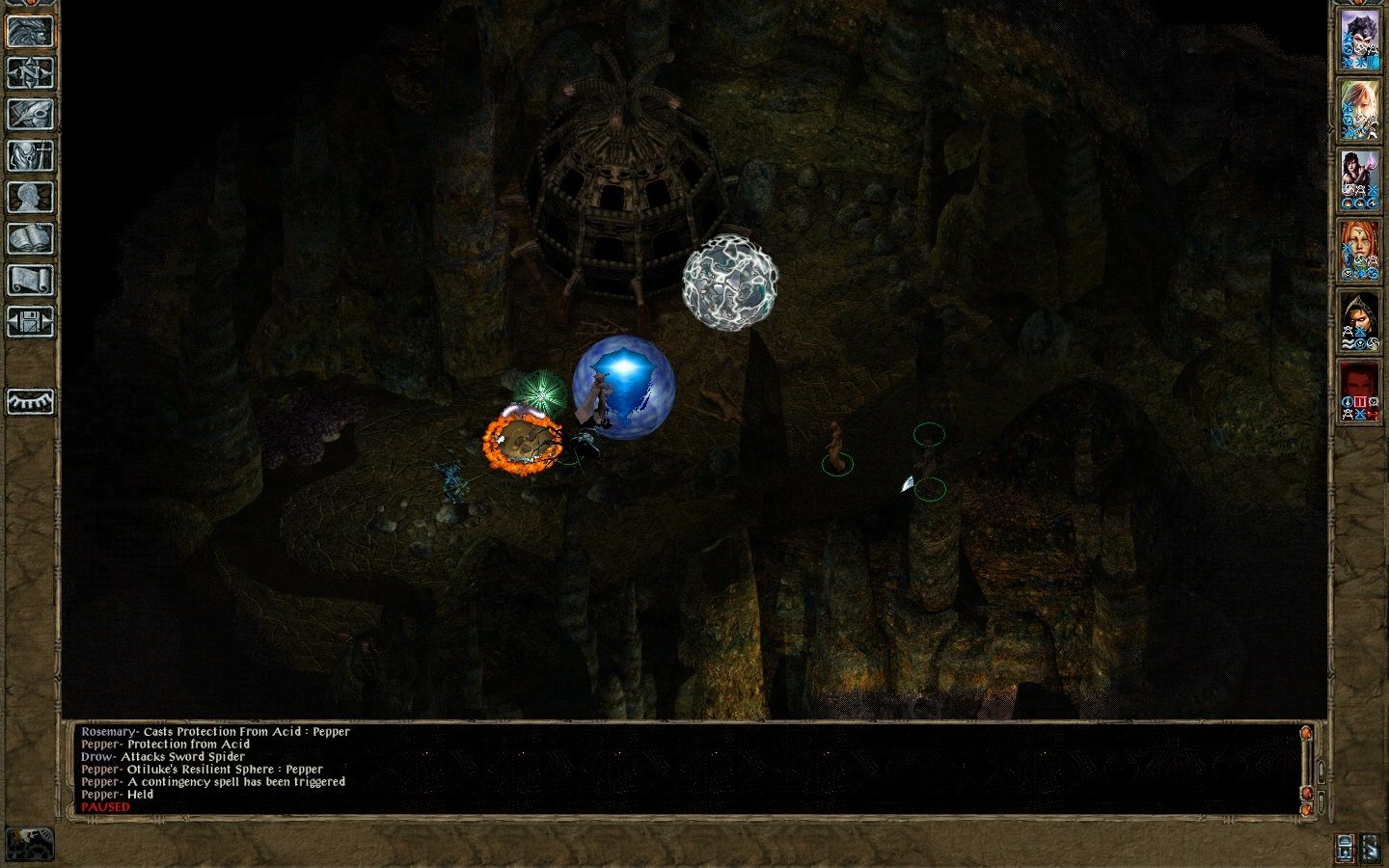Open the priest scroll button

coord(30,281)
